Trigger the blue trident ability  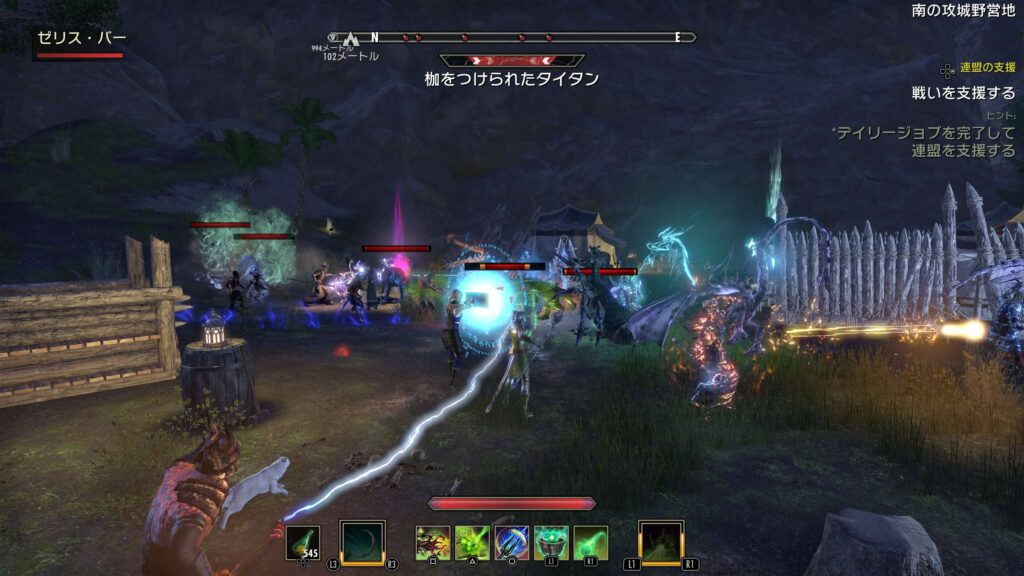coord(512,543)
